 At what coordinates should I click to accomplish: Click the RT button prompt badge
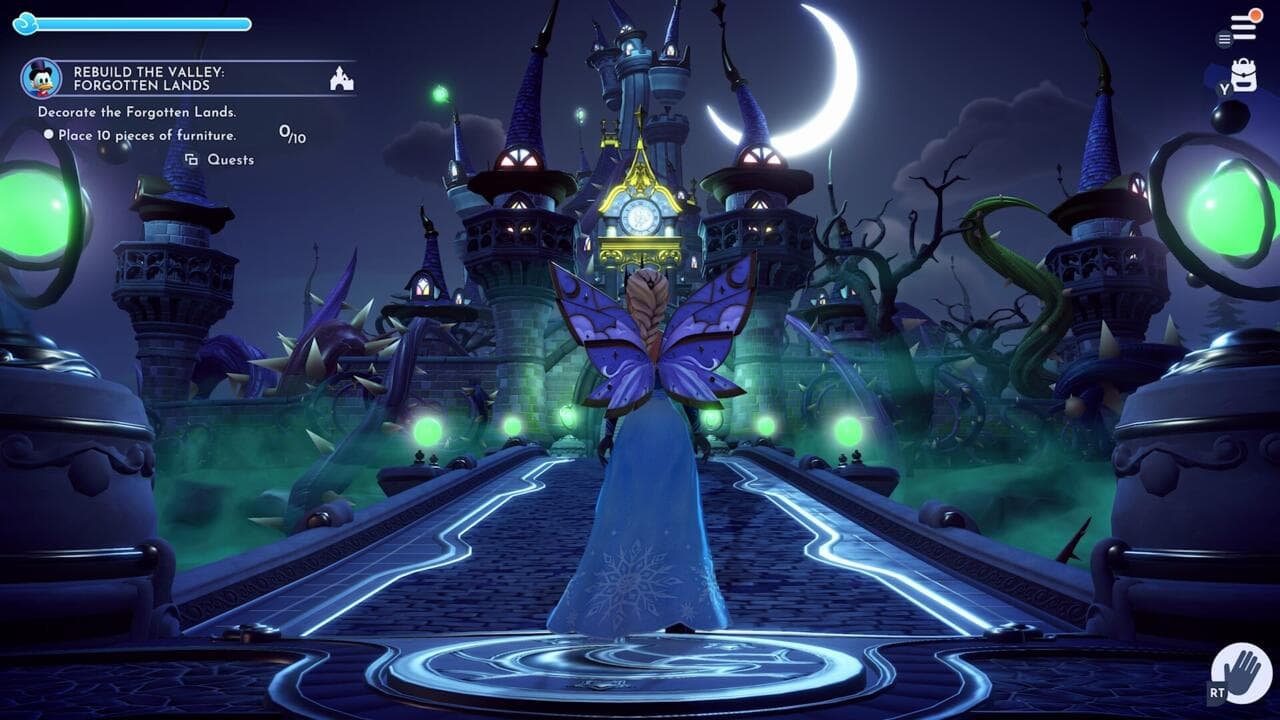point(1216,690)
